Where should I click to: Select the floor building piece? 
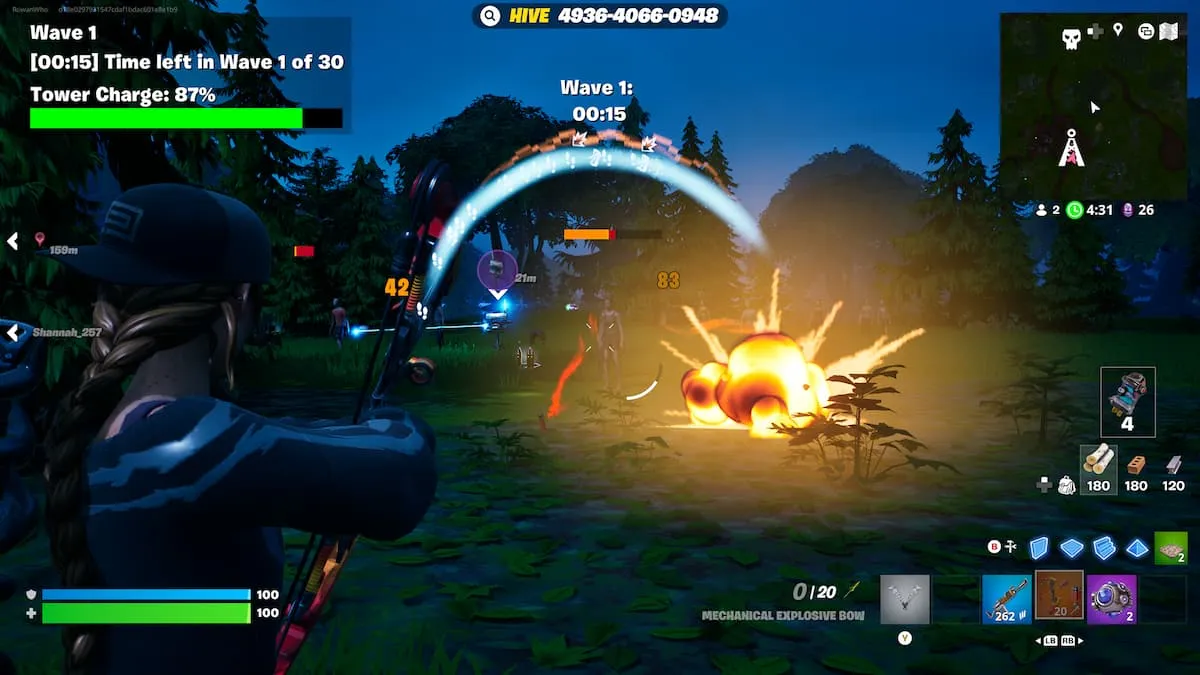tap(1072, 548)
